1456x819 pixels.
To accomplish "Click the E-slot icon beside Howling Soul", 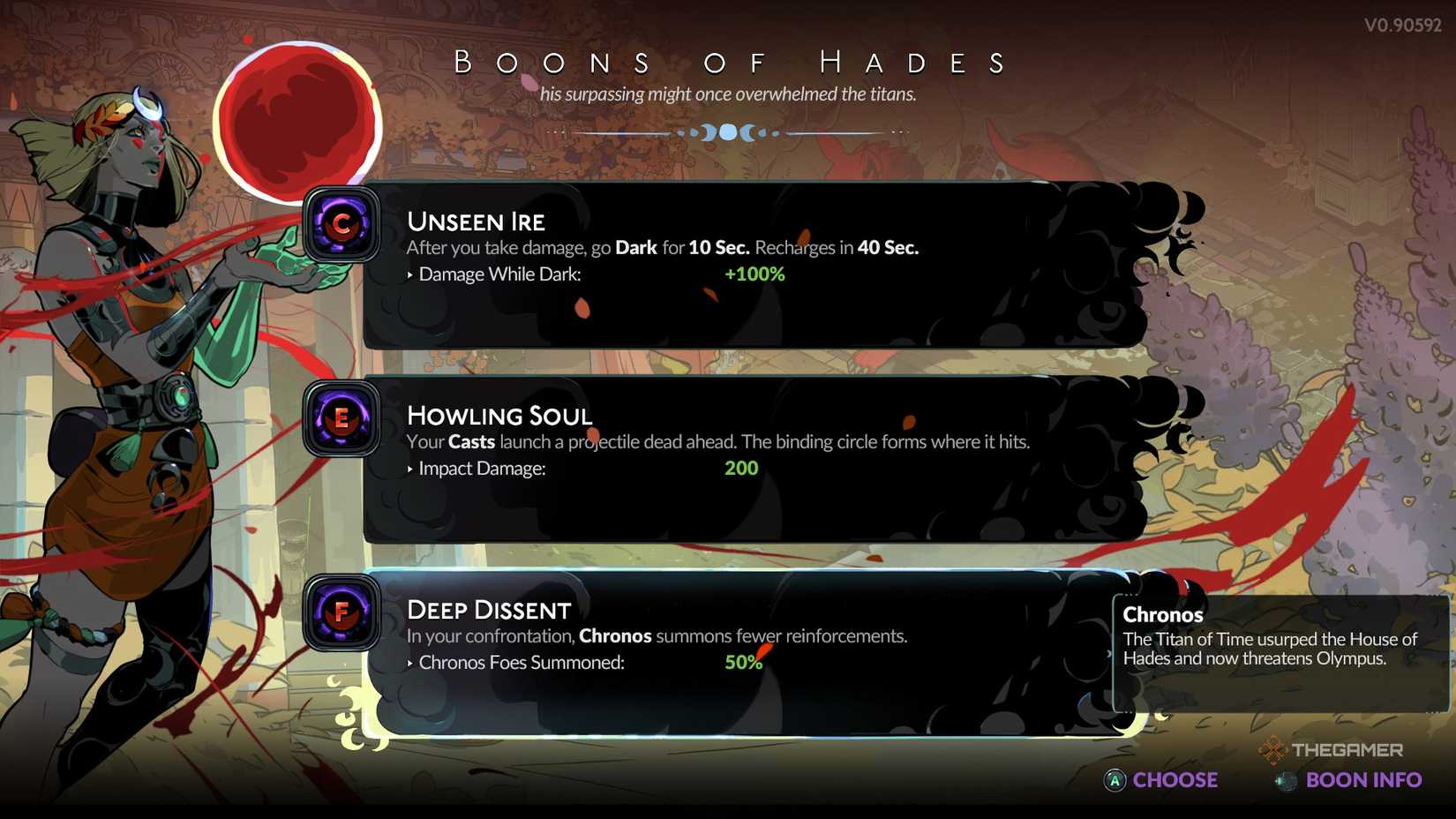I will coord(341,419).
